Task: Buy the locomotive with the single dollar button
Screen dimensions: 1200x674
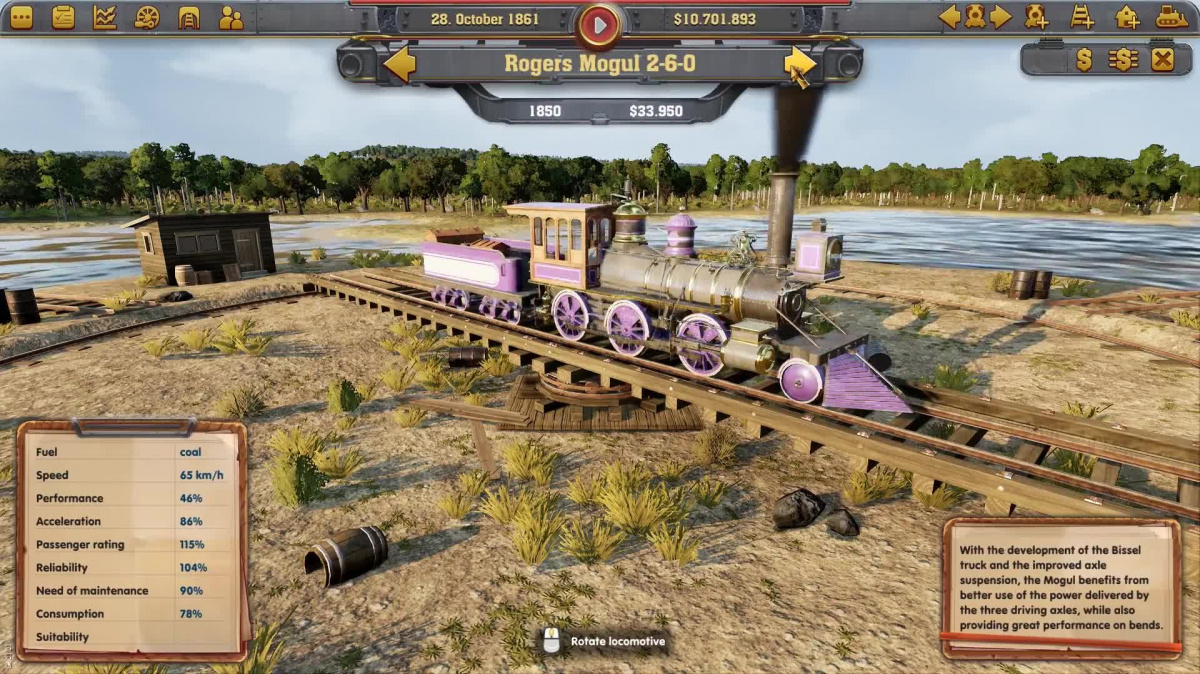Action: point(1084,60)
